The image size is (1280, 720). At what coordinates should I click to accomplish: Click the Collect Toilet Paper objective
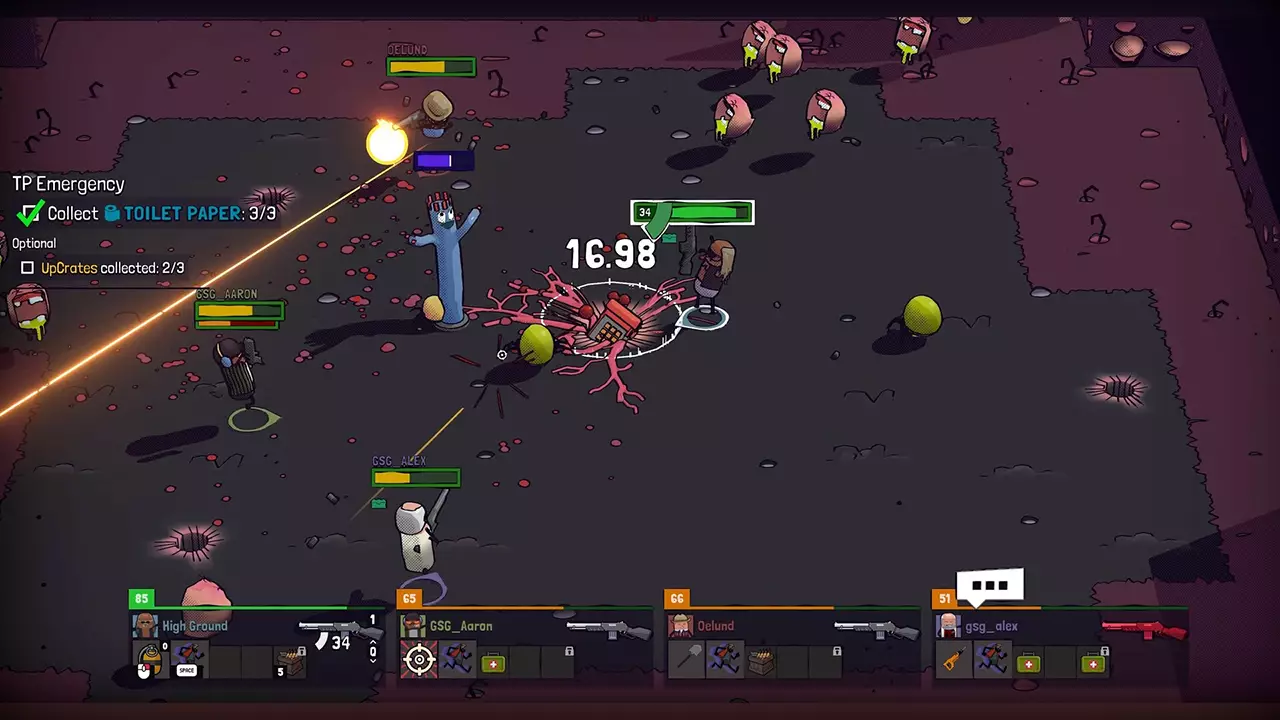[x=150, y=213]
